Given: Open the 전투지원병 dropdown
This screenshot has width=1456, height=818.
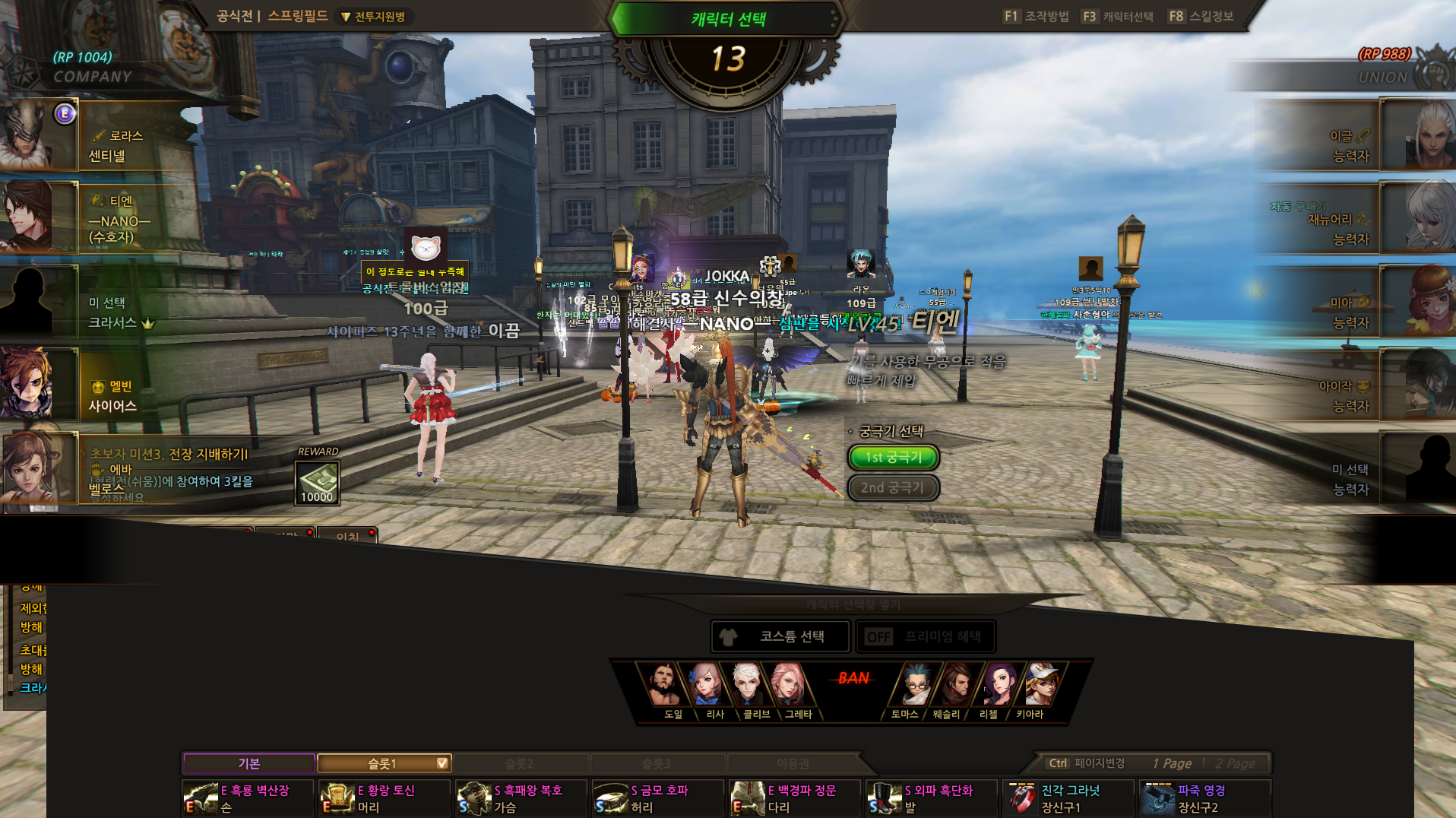Looking at the screenshot, I should [x=375, y=17].
